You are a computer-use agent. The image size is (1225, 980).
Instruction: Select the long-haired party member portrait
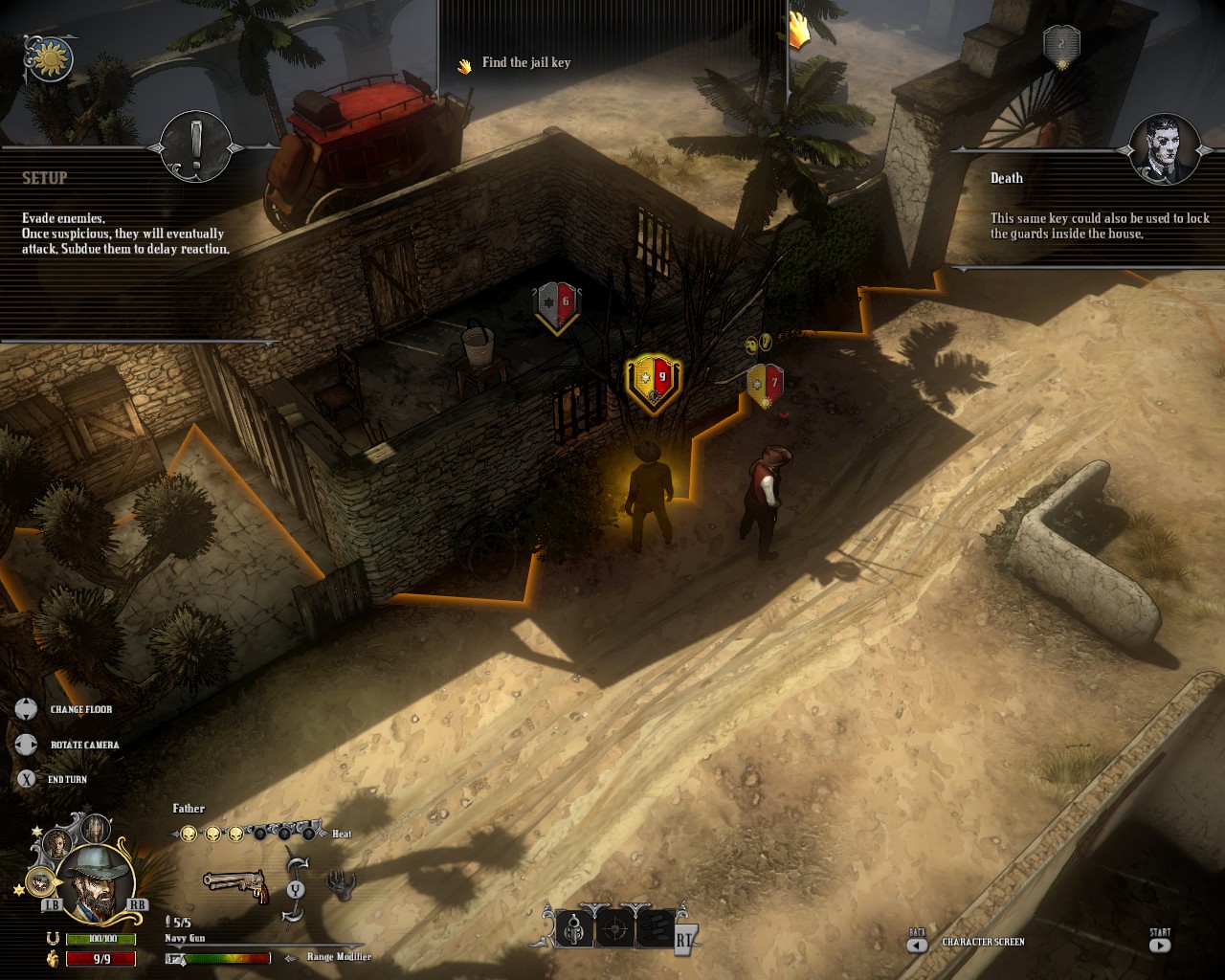96,827
